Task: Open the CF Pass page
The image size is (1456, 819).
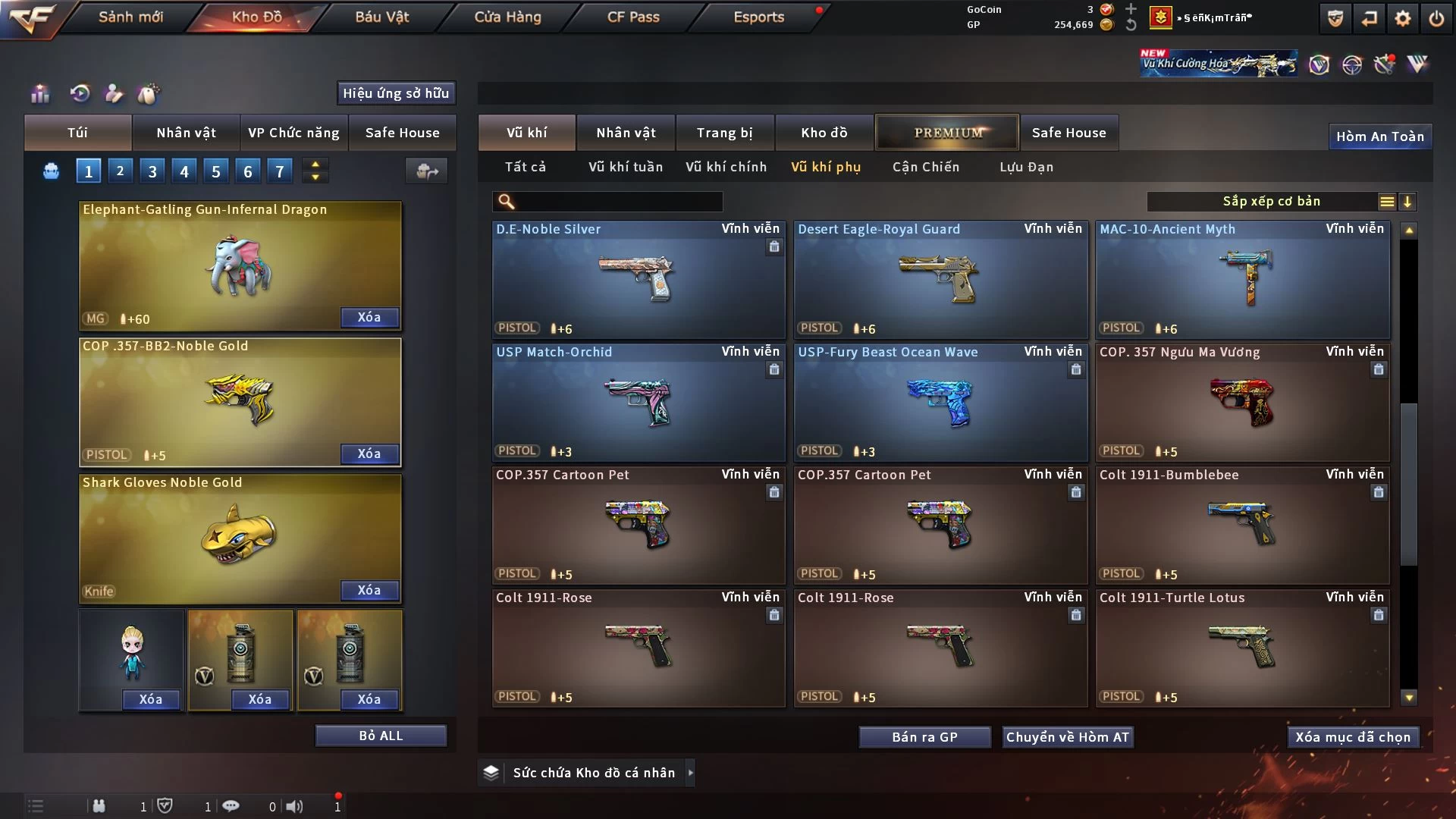Action: (x=633, y=17)
